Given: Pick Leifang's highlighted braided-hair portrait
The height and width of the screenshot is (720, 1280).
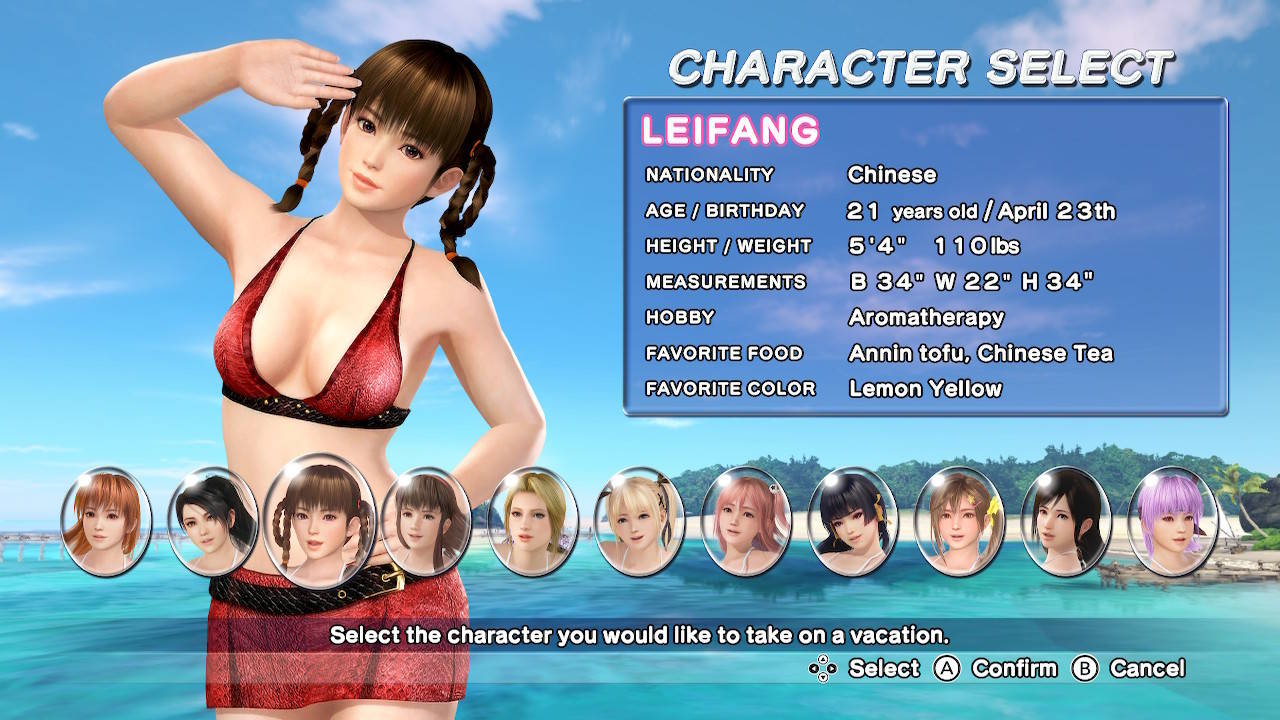Looking at the screenshot, I should tap(320, 521).
